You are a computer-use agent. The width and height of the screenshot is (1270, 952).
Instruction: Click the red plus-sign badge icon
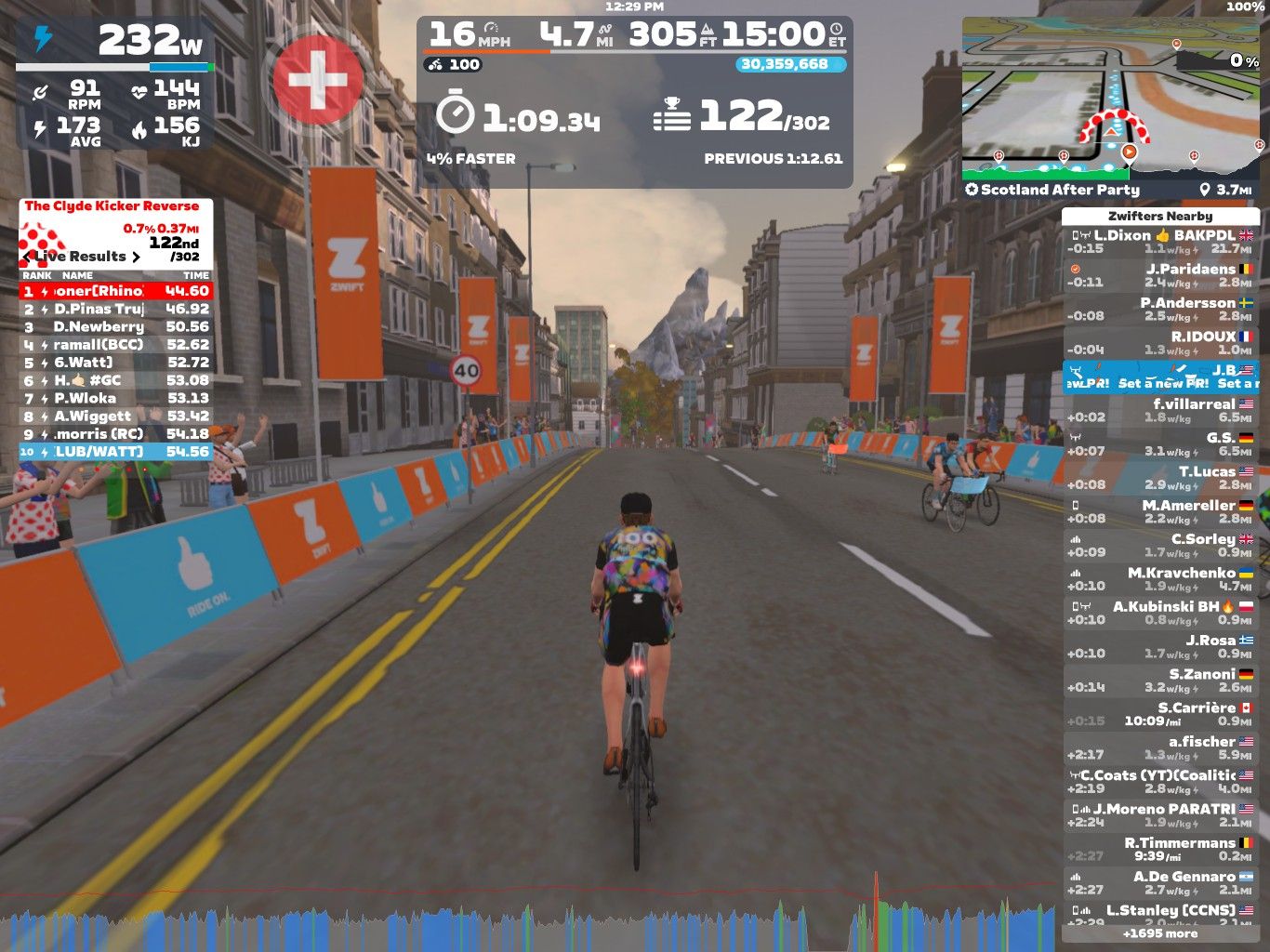[x=317, y=80]
